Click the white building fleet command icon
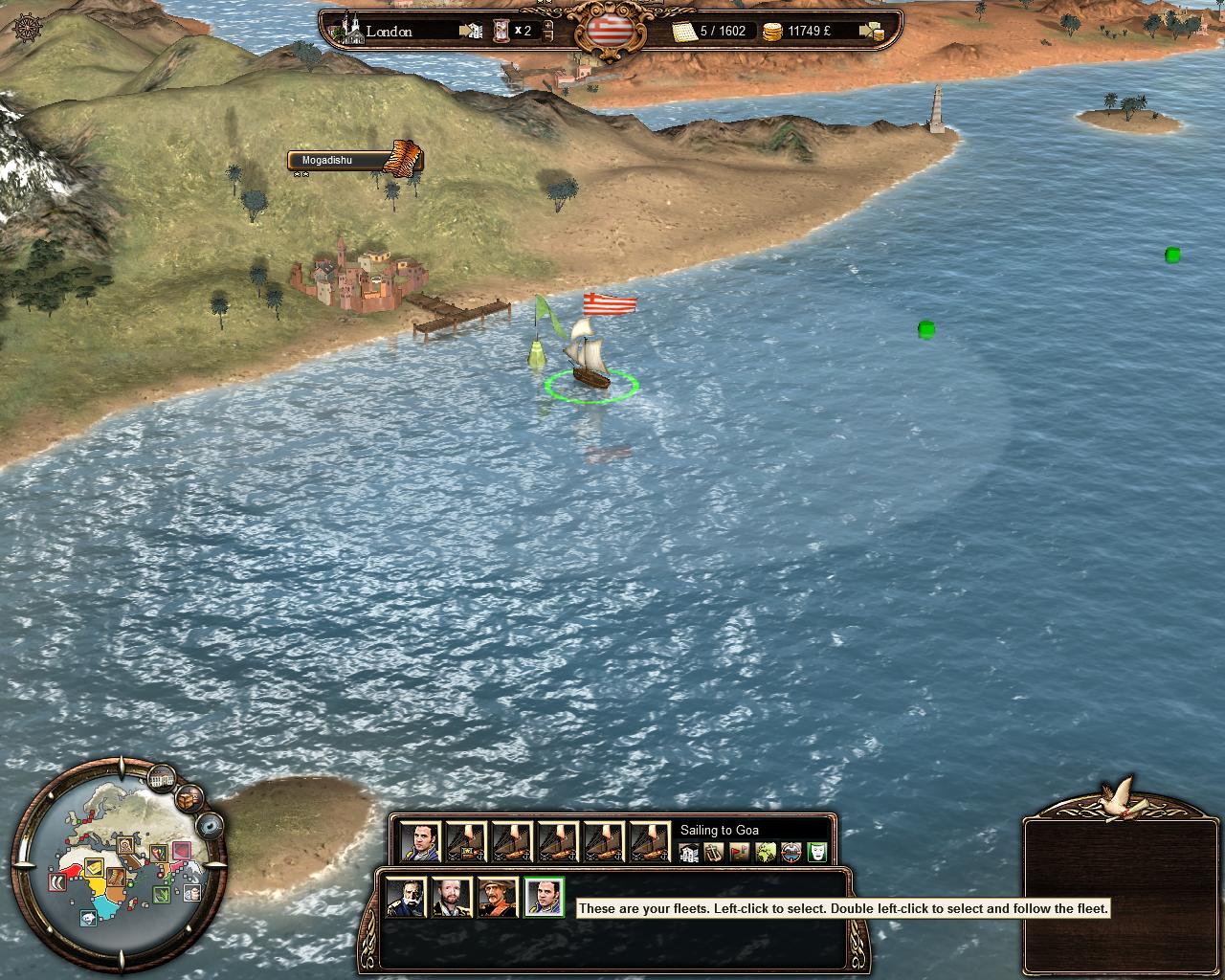This screenshot has height=980, width=1225. click(x=688, y=852)
